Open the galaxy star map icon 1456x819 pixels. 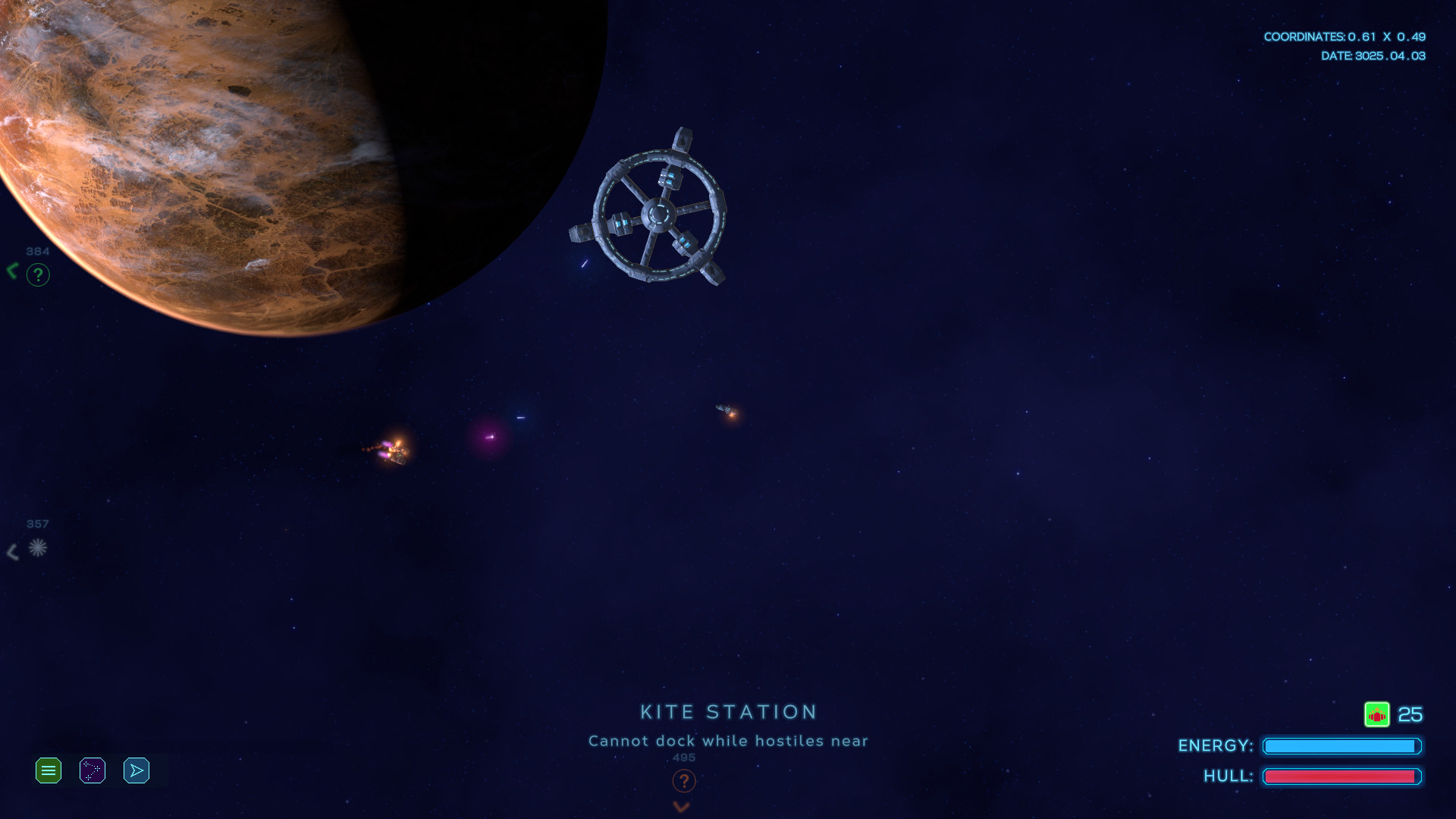pyautogui.click(x=92, y=770)
